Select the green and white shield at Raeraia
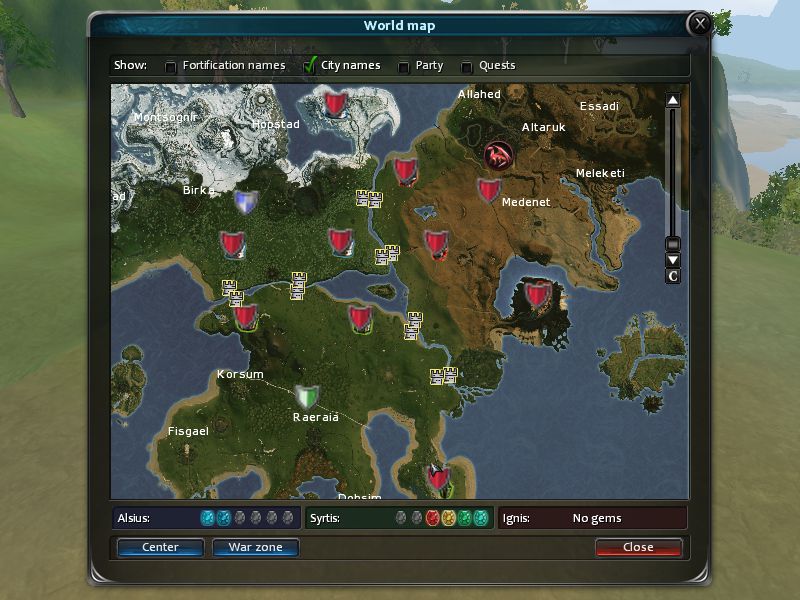The height and width of the screenshot is (600, 800). tap(307, 395)
